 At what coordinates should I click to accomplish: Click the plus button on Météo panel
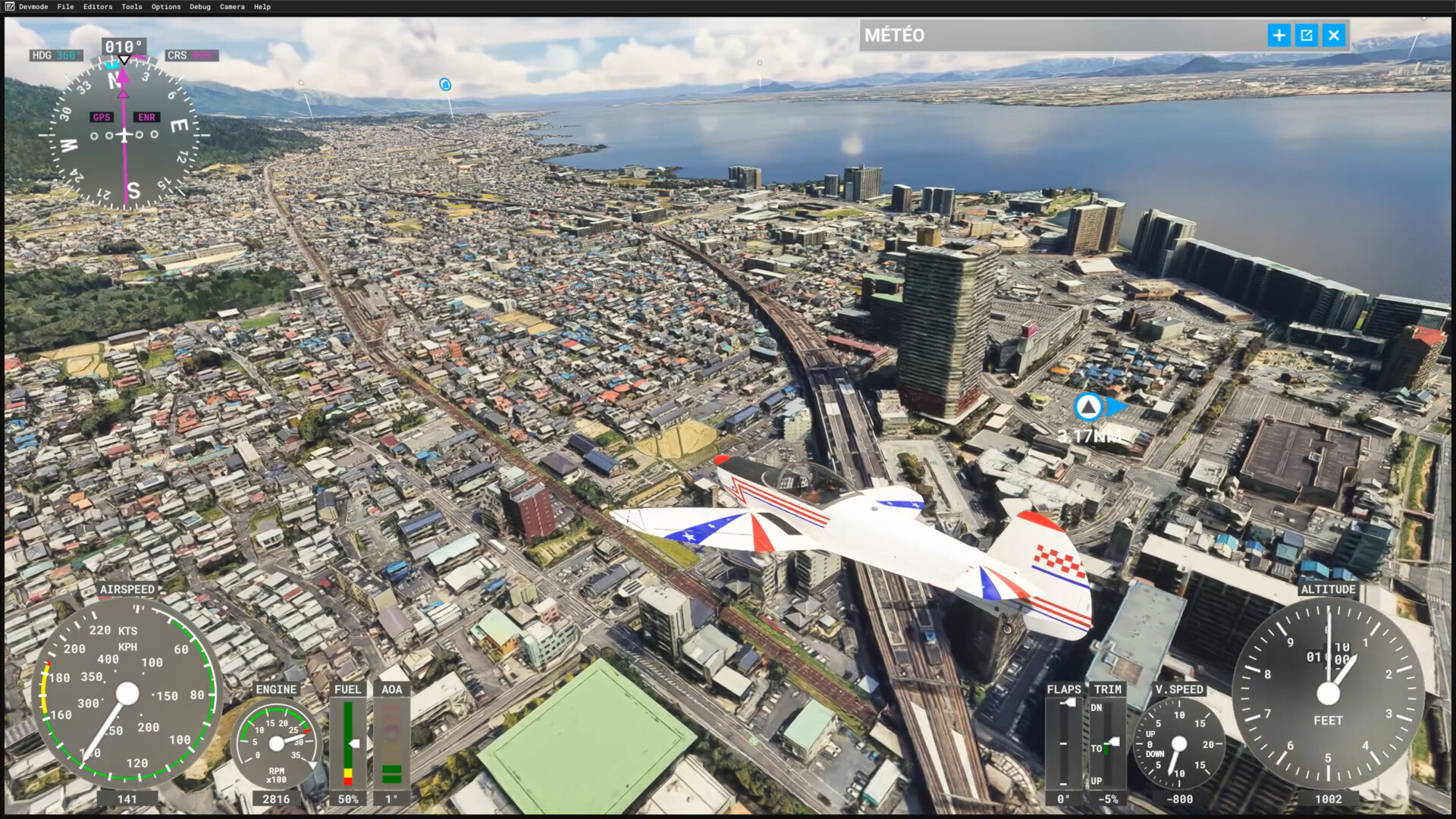(x=1279, y=35)
